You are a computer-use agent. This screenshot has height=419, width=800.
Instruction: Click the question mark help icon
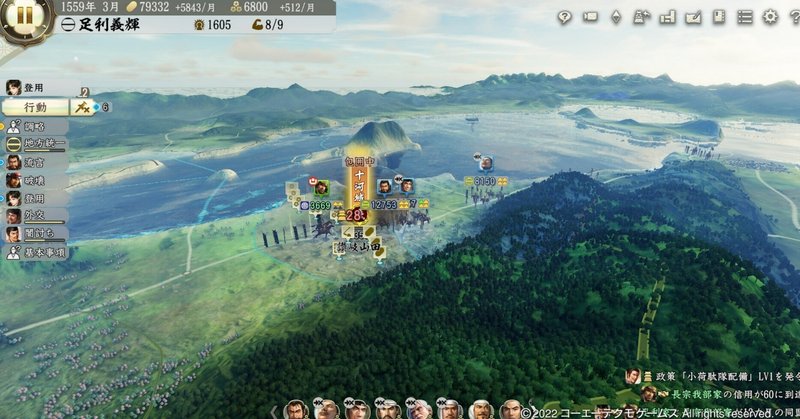(793, 16)
